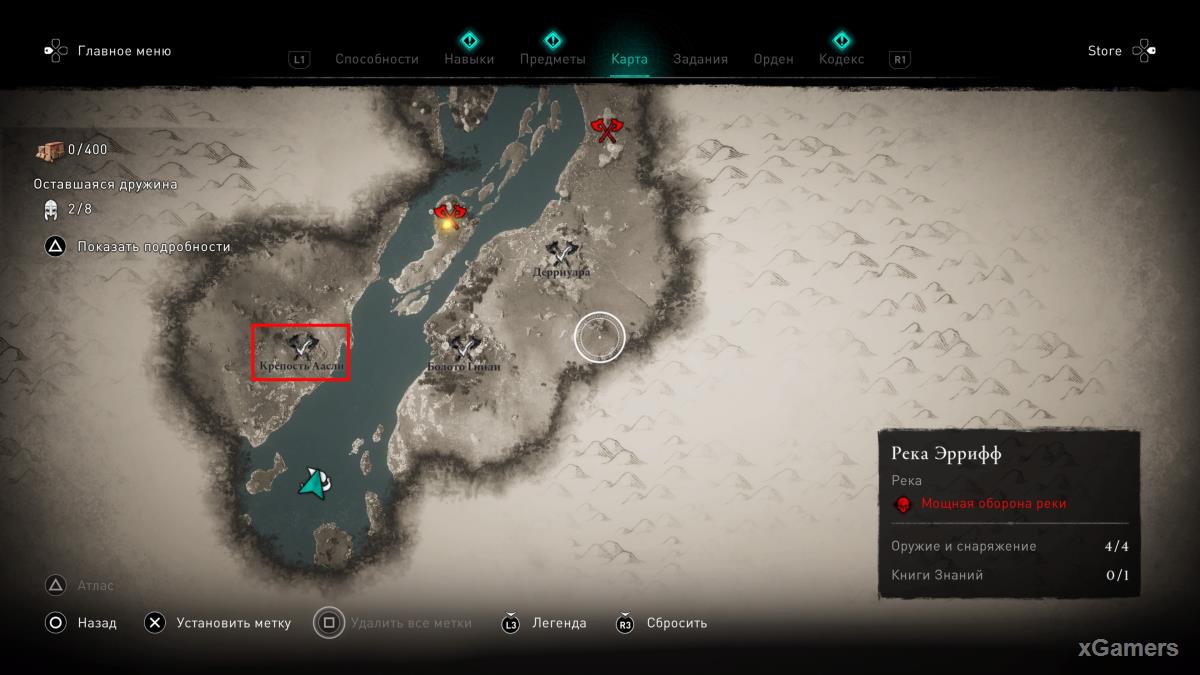Show details with Показать подробности

[154, 246]
